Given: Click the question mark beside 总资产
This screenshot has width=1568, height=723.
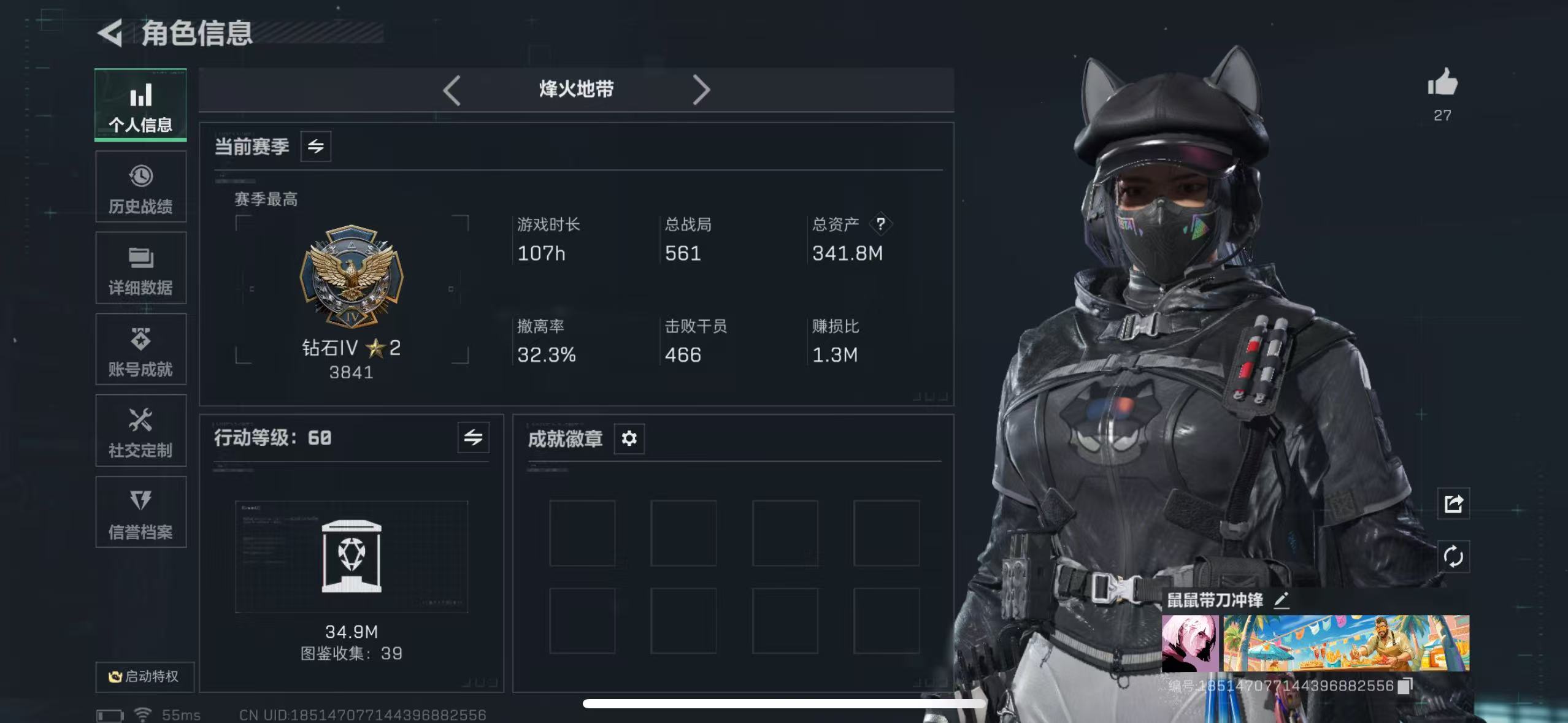Looking at the screenshot, I should pyautogui.click(x=880, y=224).
